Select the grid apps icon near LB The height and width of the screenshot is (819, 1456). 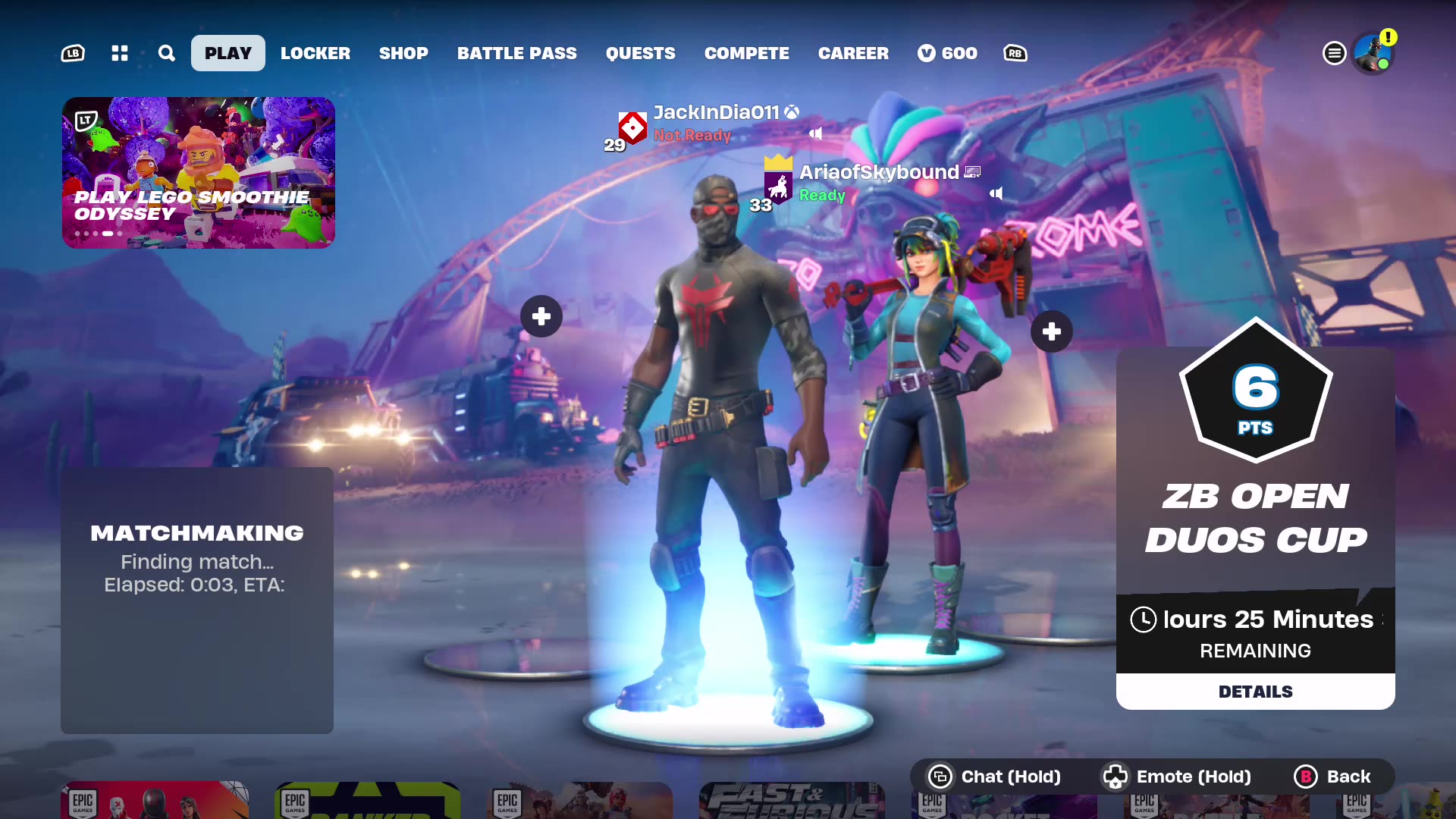(119, 53)
